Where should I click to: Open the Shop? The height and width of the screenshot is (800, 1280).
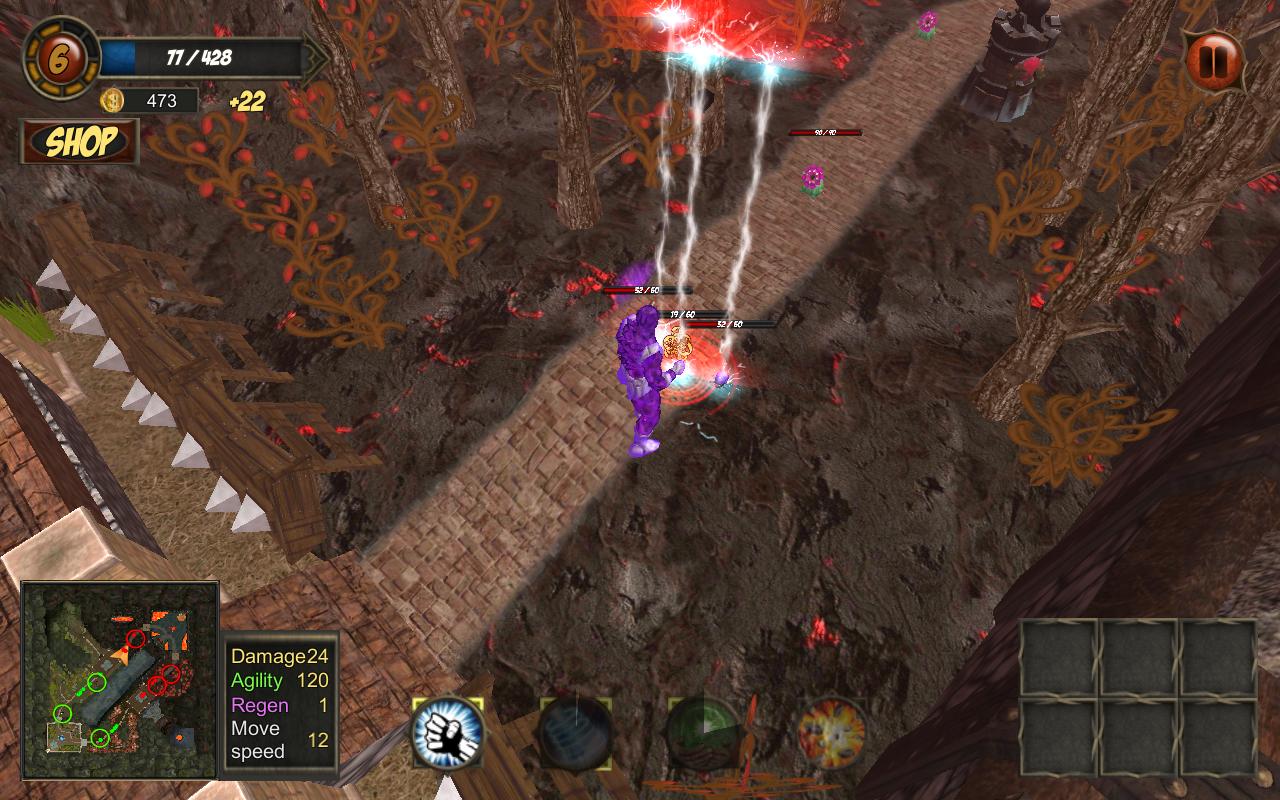80,142
